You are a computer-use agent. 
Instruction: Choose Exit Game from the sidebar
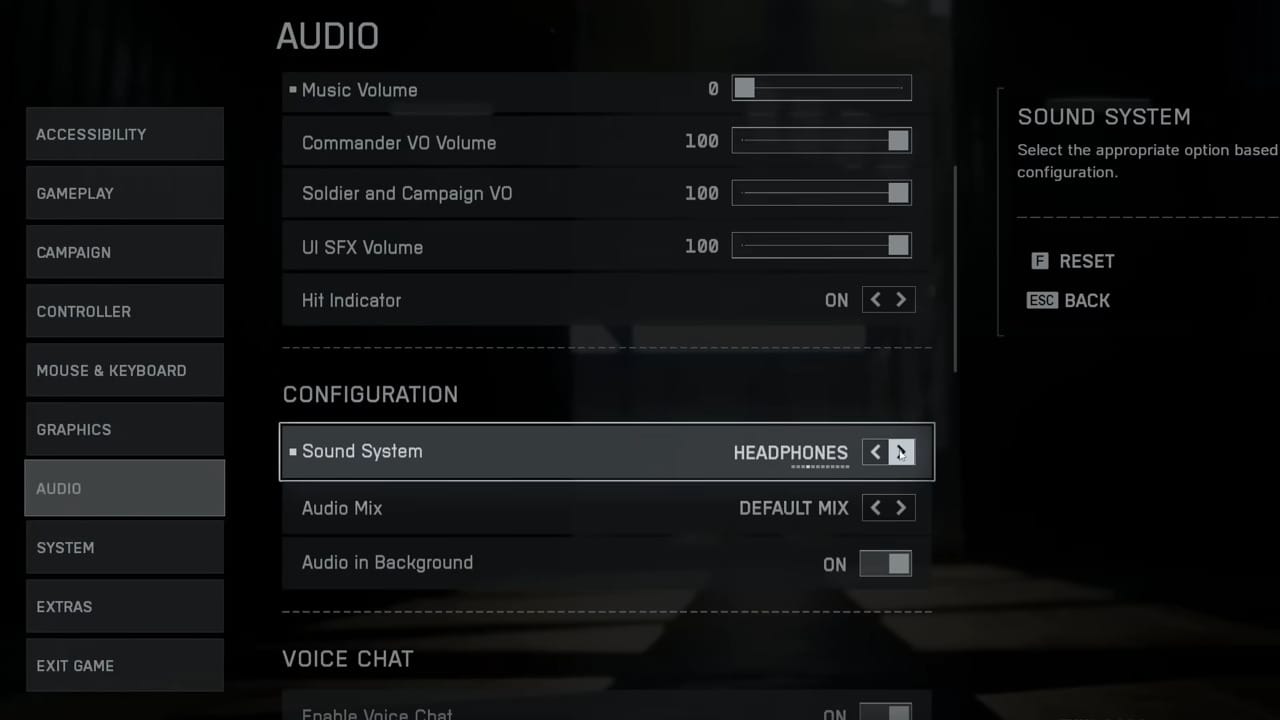point(124,665)
